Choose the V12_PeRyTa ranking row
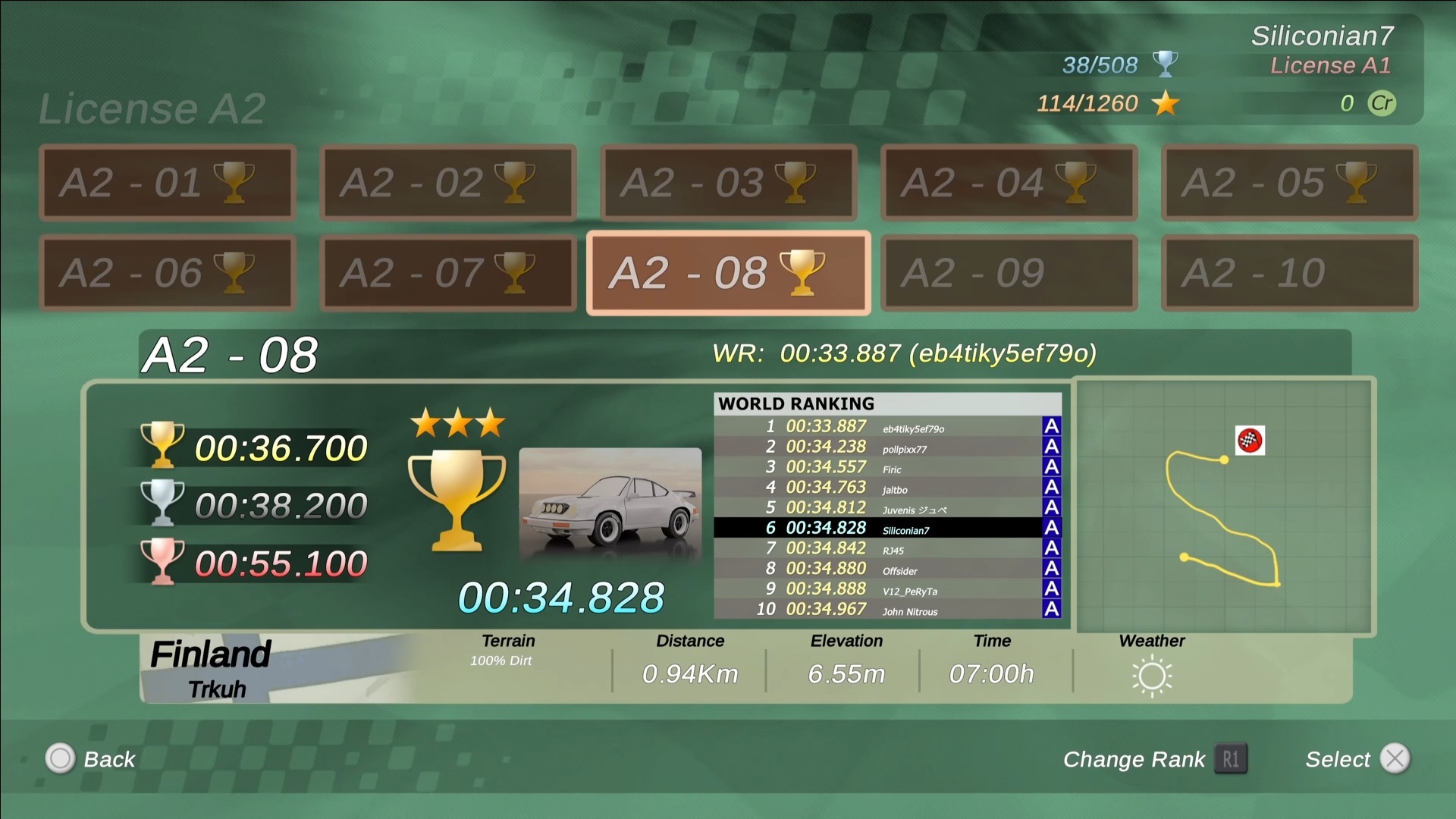 [x=886, y=588]
